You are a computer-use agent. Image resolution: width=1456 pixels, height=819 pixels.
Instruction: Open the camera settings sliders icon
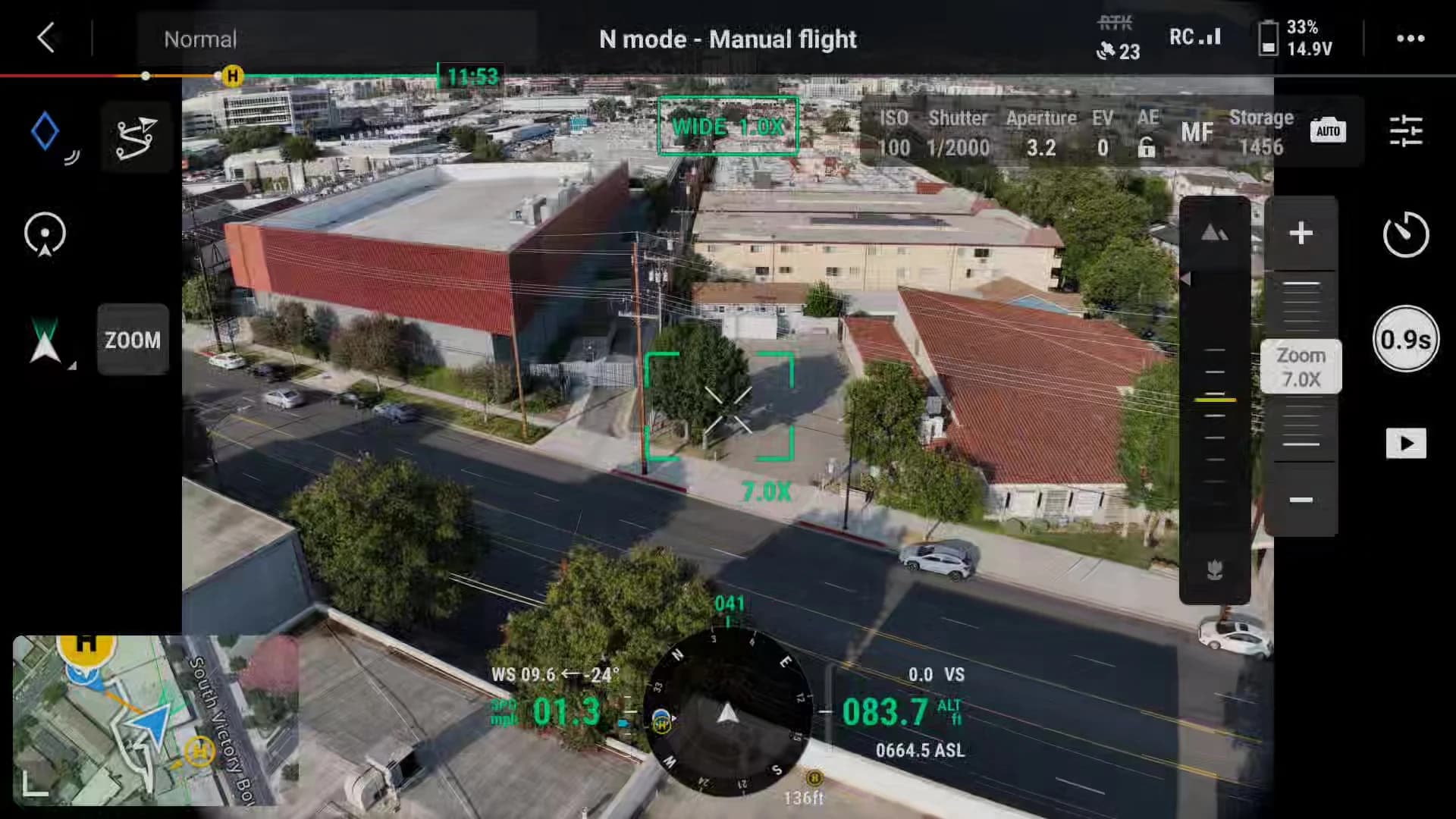tap(1405, 131)
